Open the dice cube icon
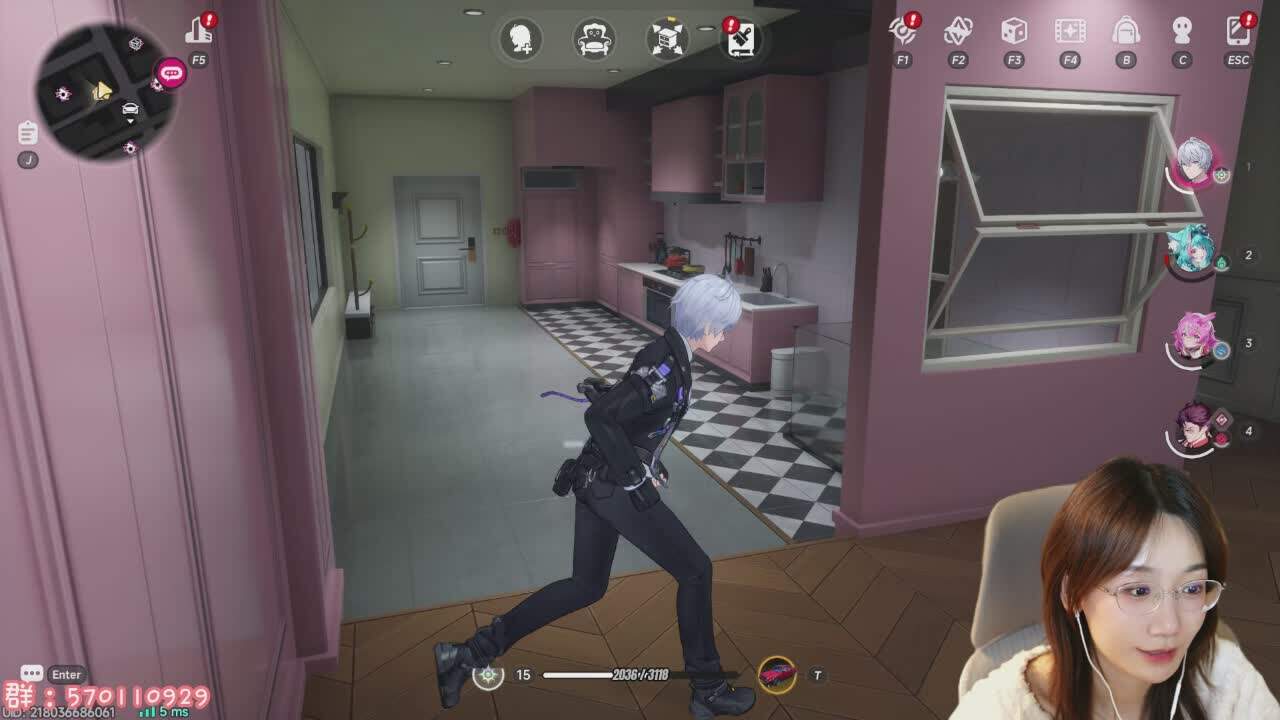The width and height of the screenshot is (1280, 720). coord(1014,31)
